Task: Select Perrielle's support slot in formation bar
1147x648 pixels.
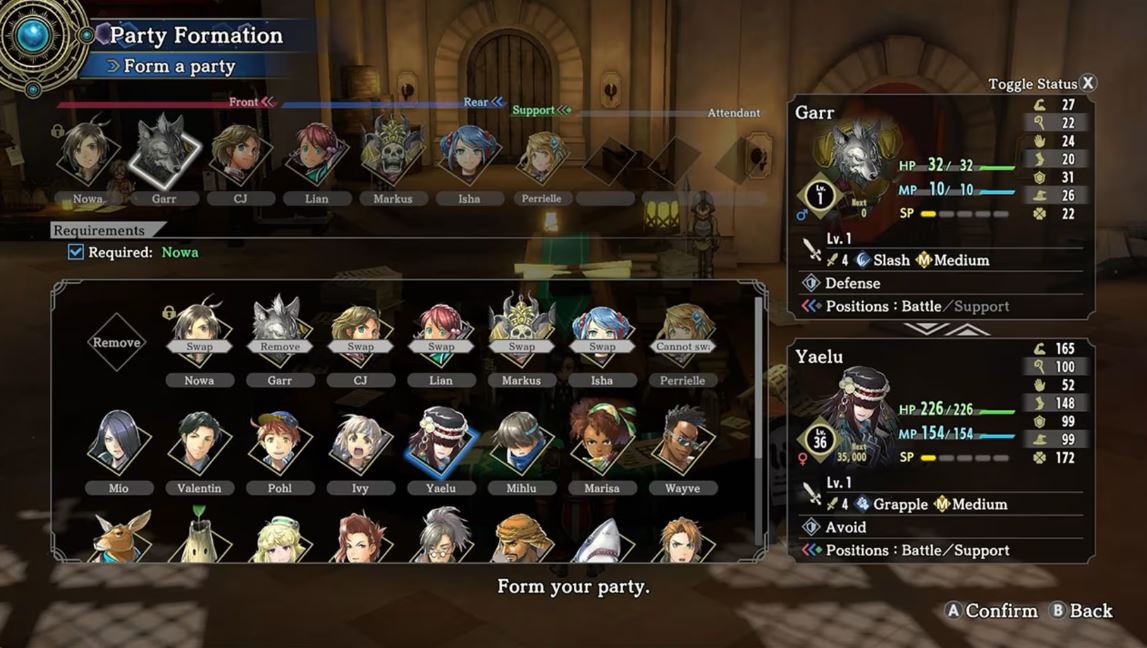Action: (542, 155)
